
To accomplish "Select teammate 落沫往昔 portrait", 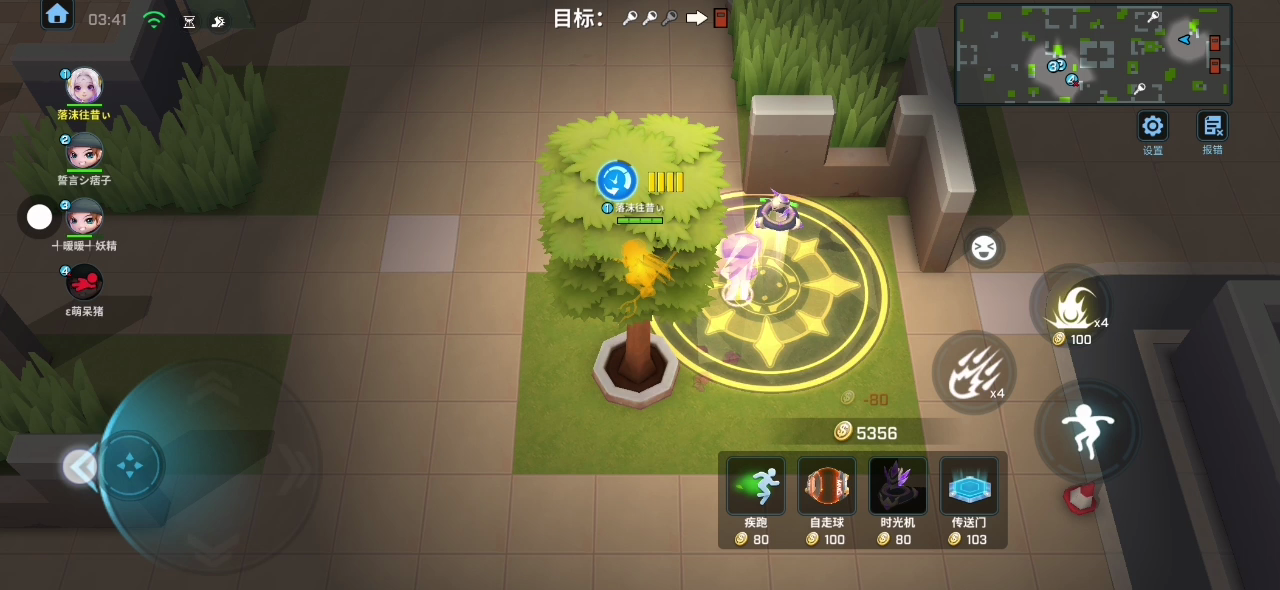I will click(x=84, y=86).
